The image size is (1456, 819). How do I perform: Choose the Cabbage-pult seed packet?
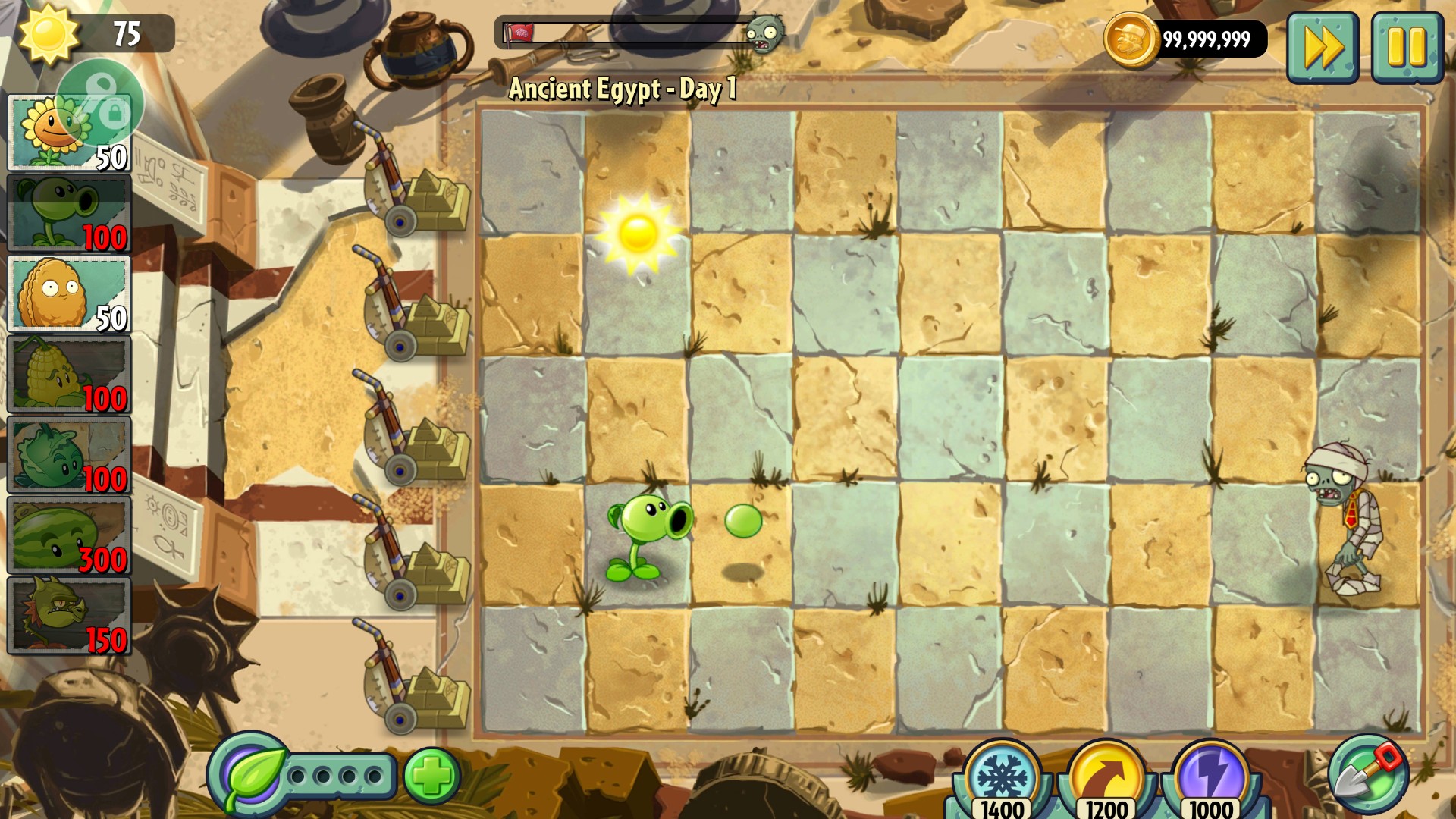coord(68,455)
